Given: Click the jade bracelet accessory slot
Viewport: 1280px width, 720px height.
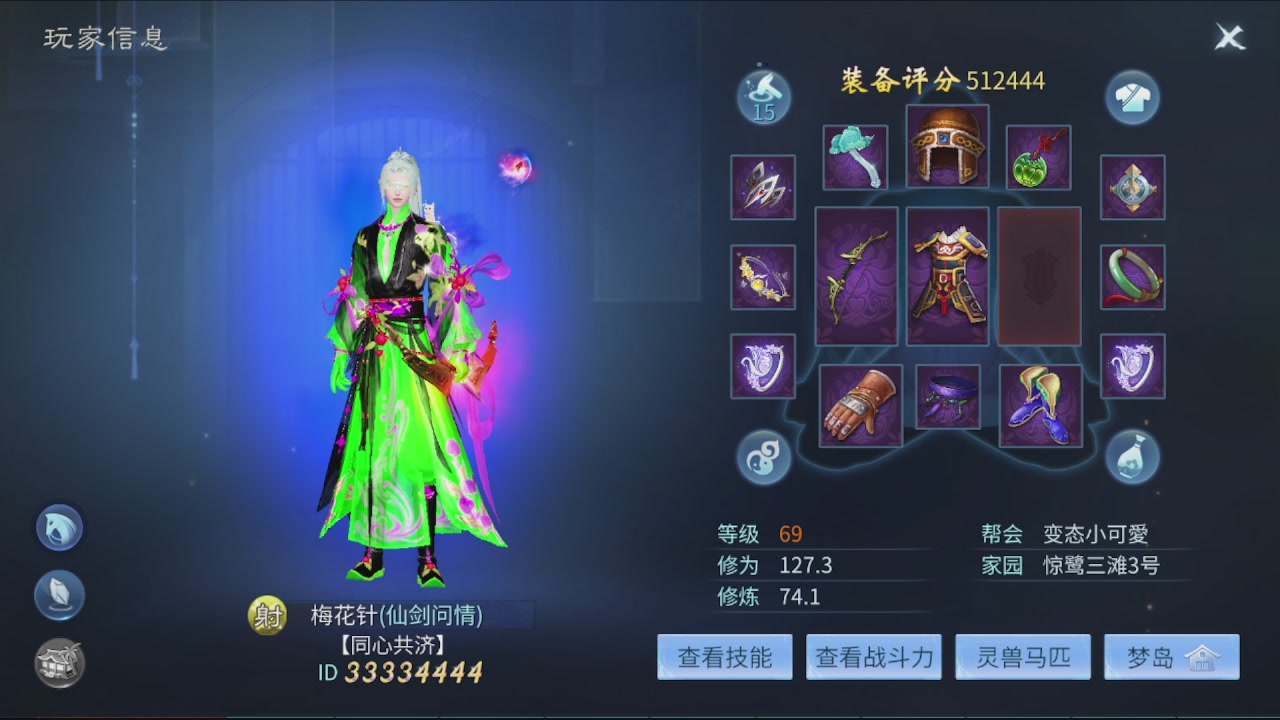Looking at the screenshot, I should pyautogui.click(x=1133, y=275).
